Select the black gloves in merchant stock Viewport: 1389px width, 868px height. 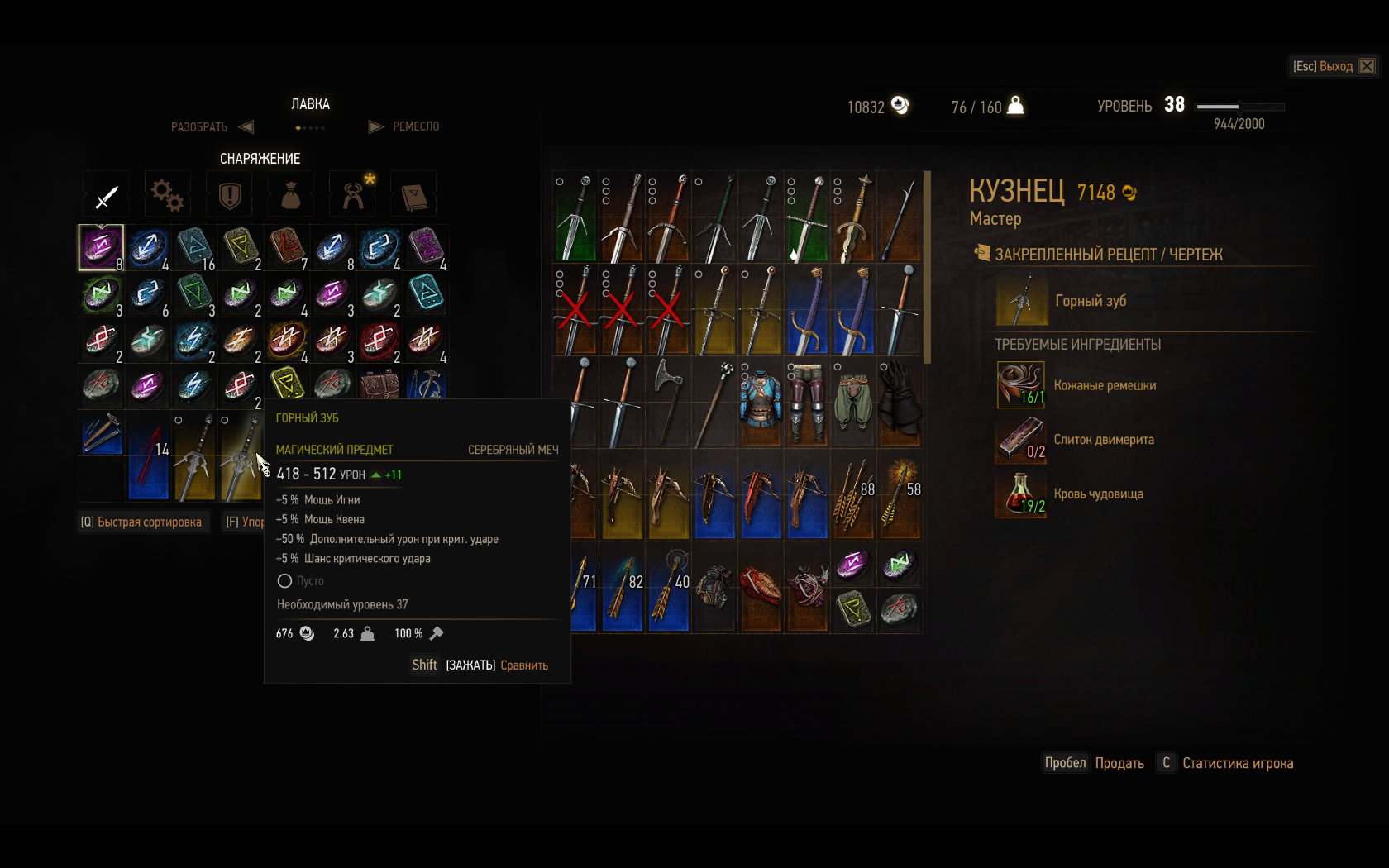(900, 403)
